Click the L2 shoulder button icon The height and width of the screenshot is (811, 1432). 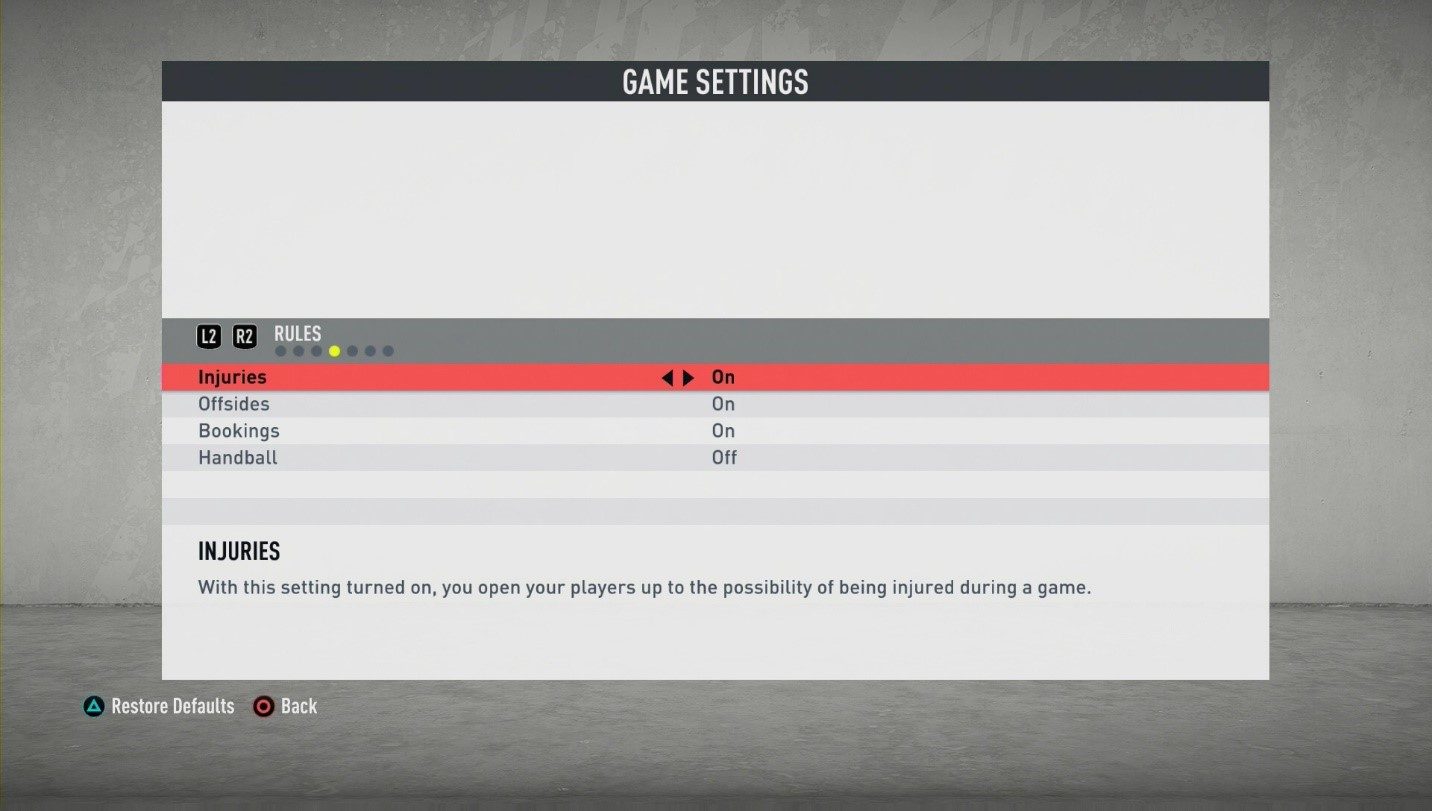[x=209, y=336]
